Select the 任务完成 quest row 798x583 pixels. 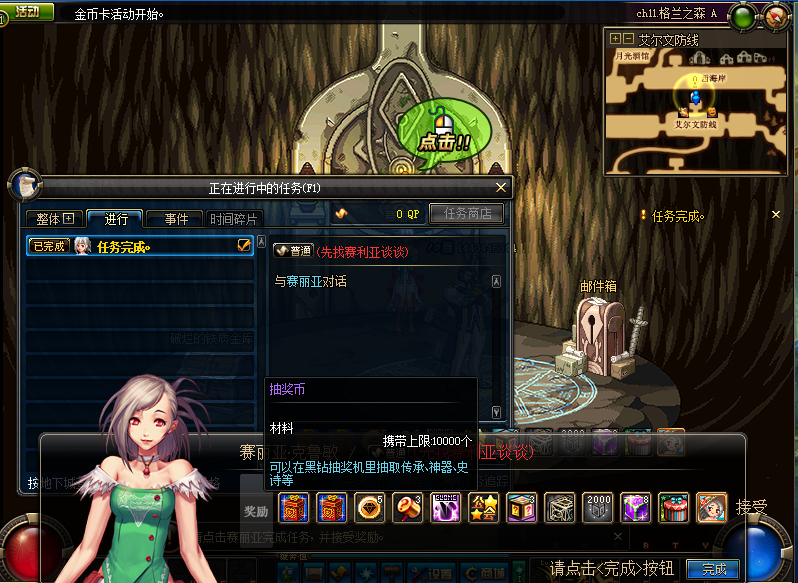tap(140, 246)
